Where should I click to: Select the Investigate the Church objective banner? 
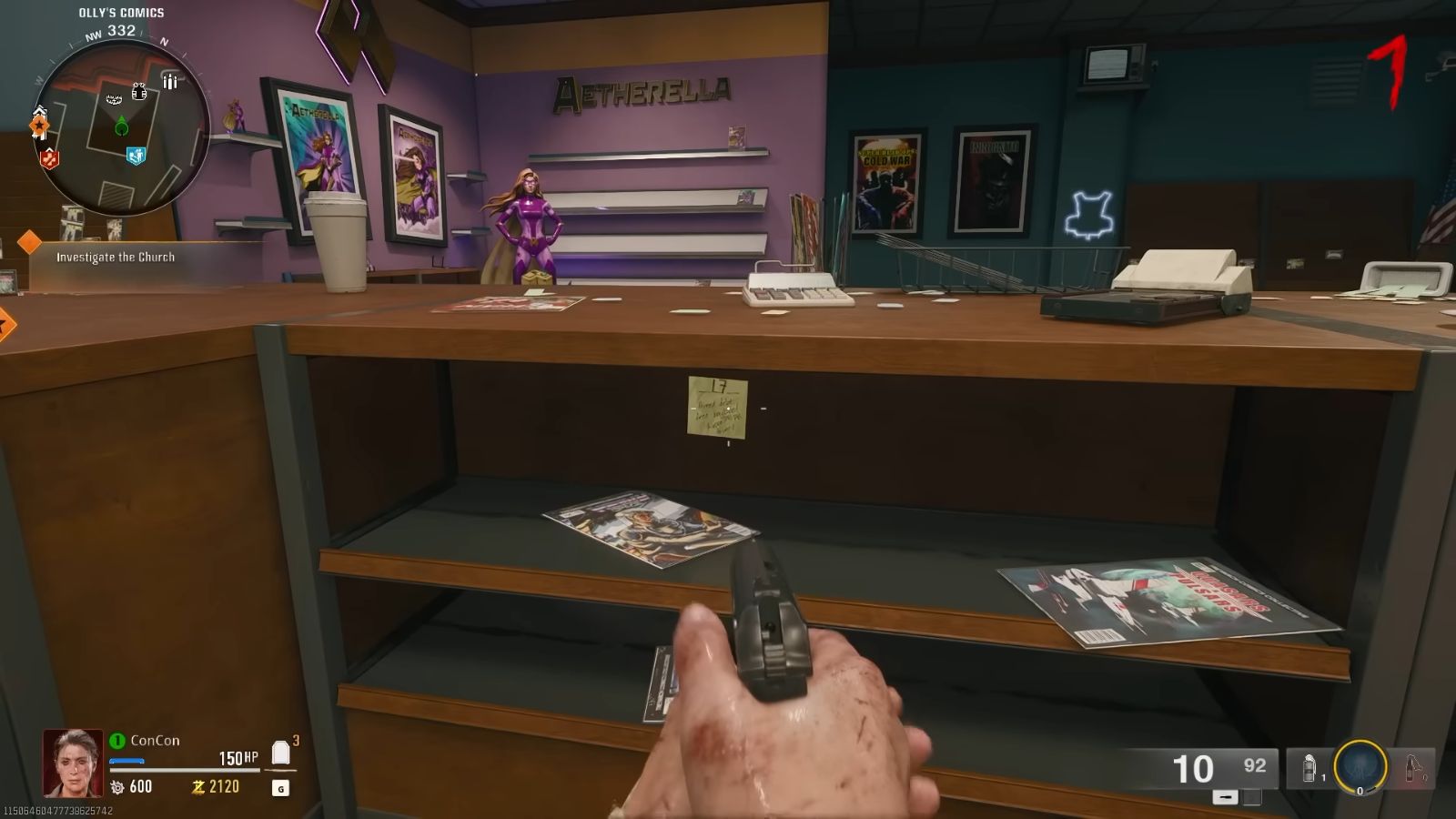(x=118, y=258)
